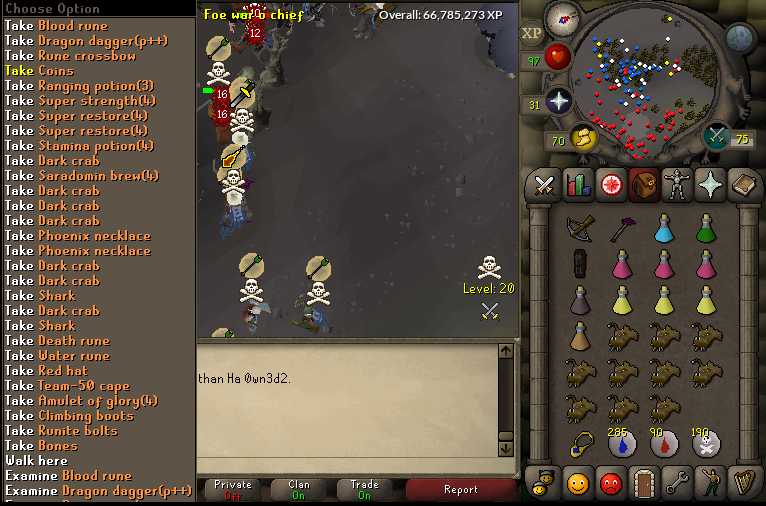
Task: Toggle the Clan chat filter button
Action: point(298,489)
